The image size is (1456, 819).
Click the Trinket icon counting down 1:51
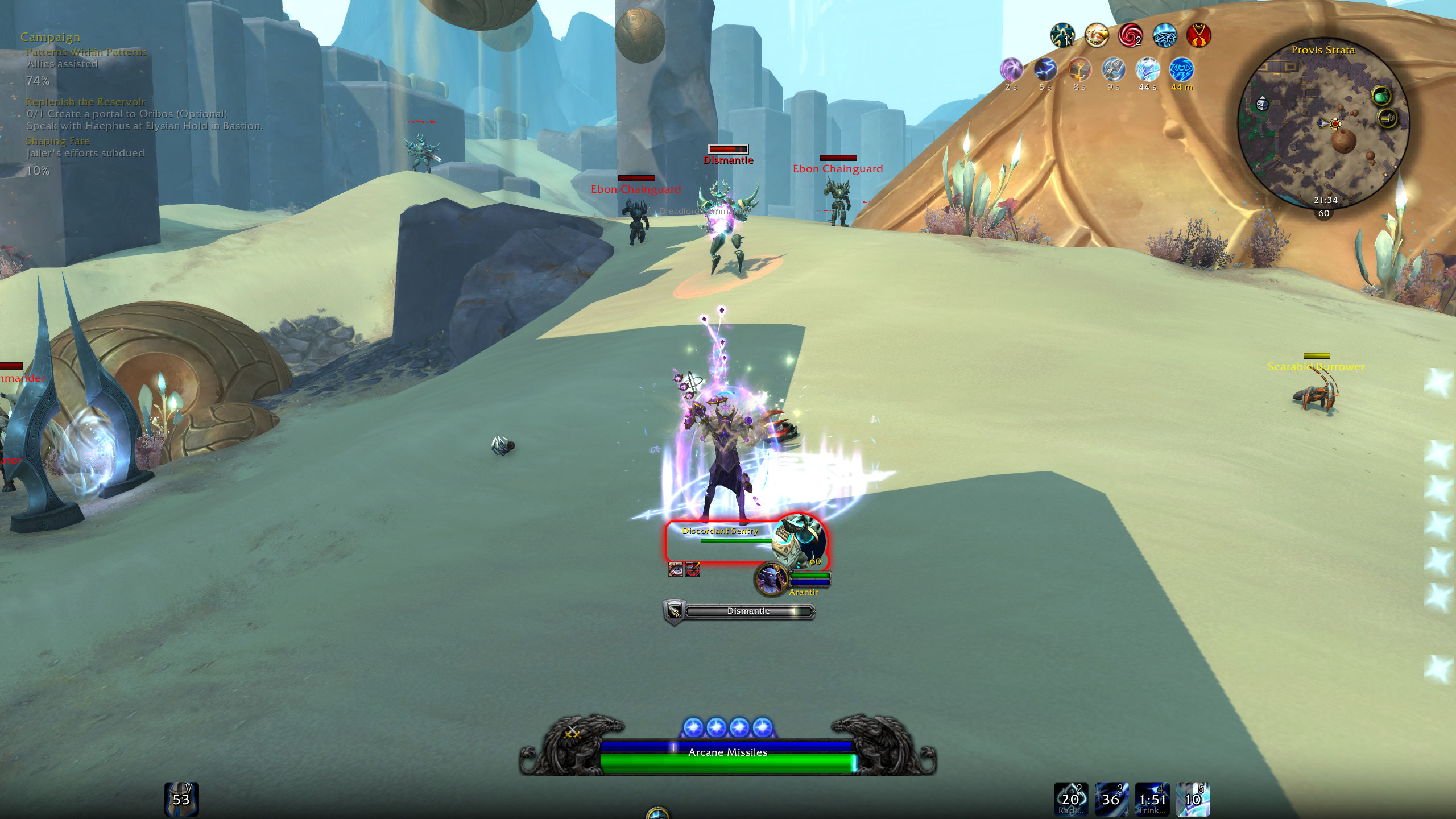(x=1152, y=800)
